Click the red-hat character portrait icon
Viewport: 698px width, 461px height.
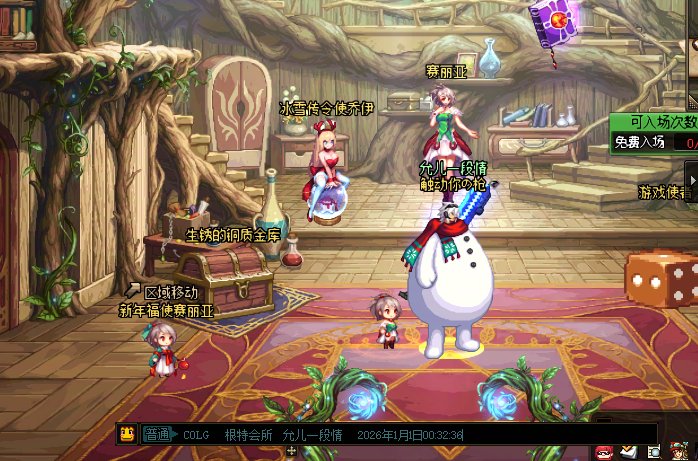(678, 452)
